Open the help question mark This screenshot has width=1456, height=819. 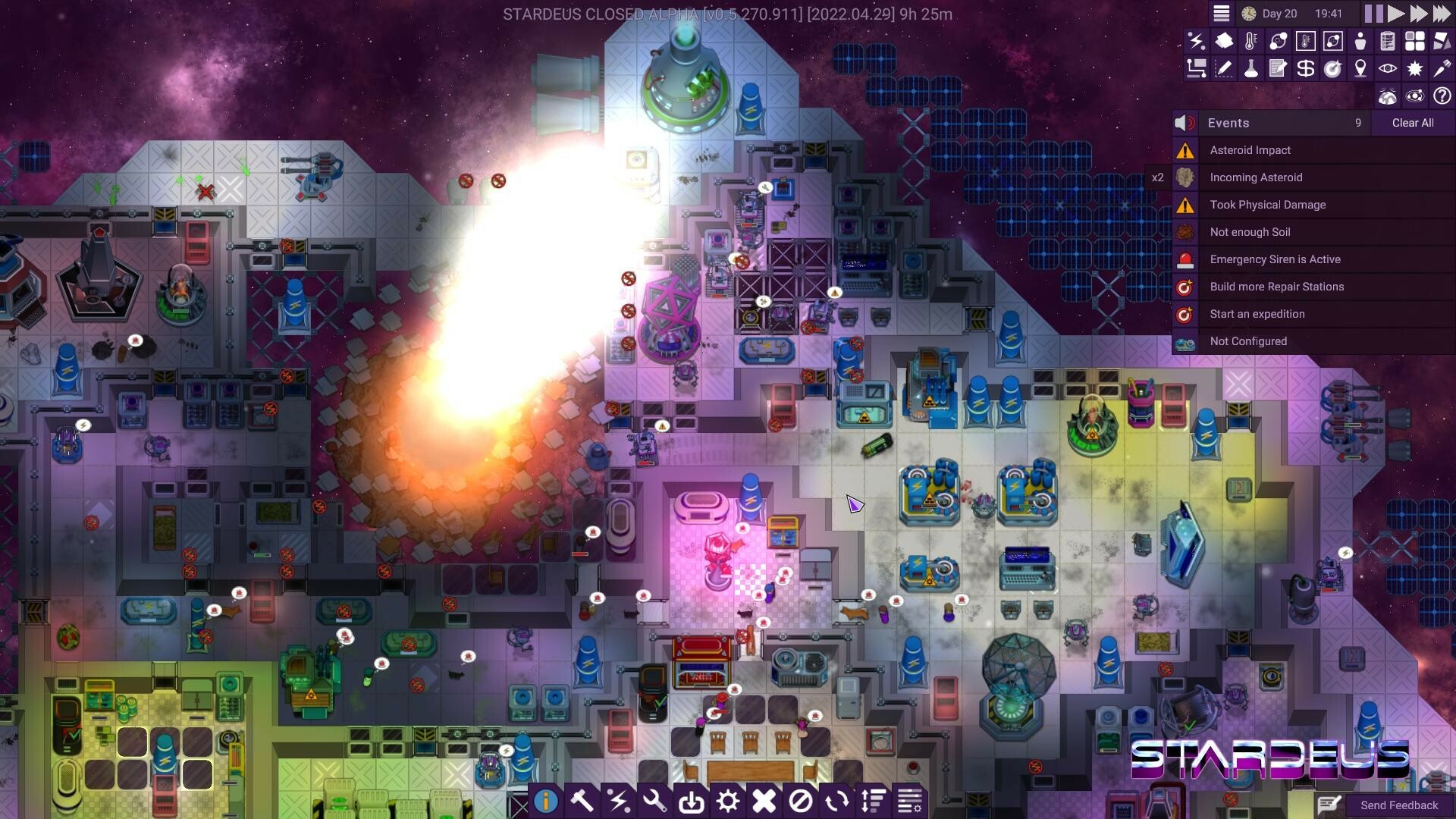pos(1442,96)
